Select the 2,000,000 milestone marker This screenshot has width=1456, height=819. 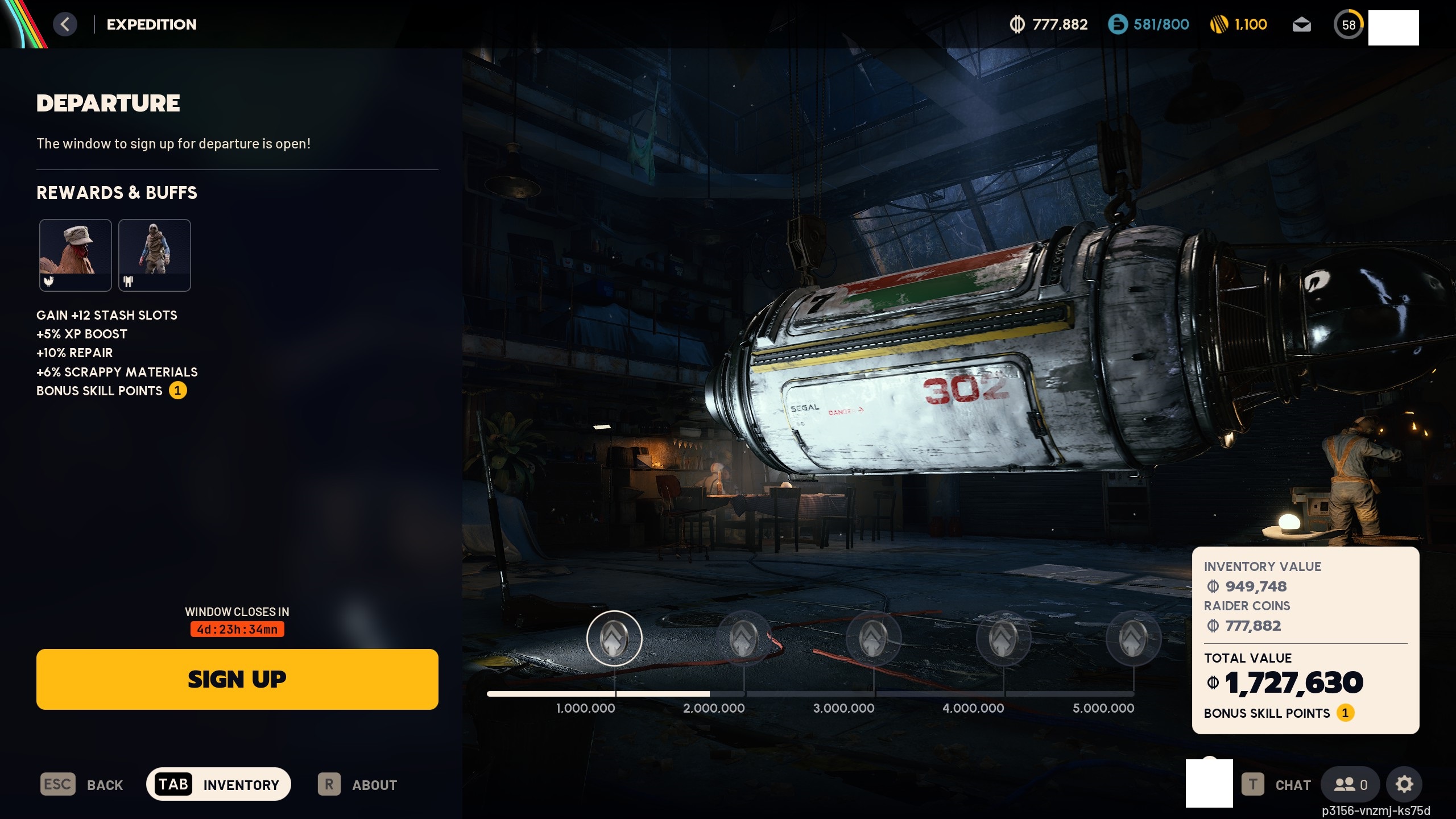click(744, 638)
